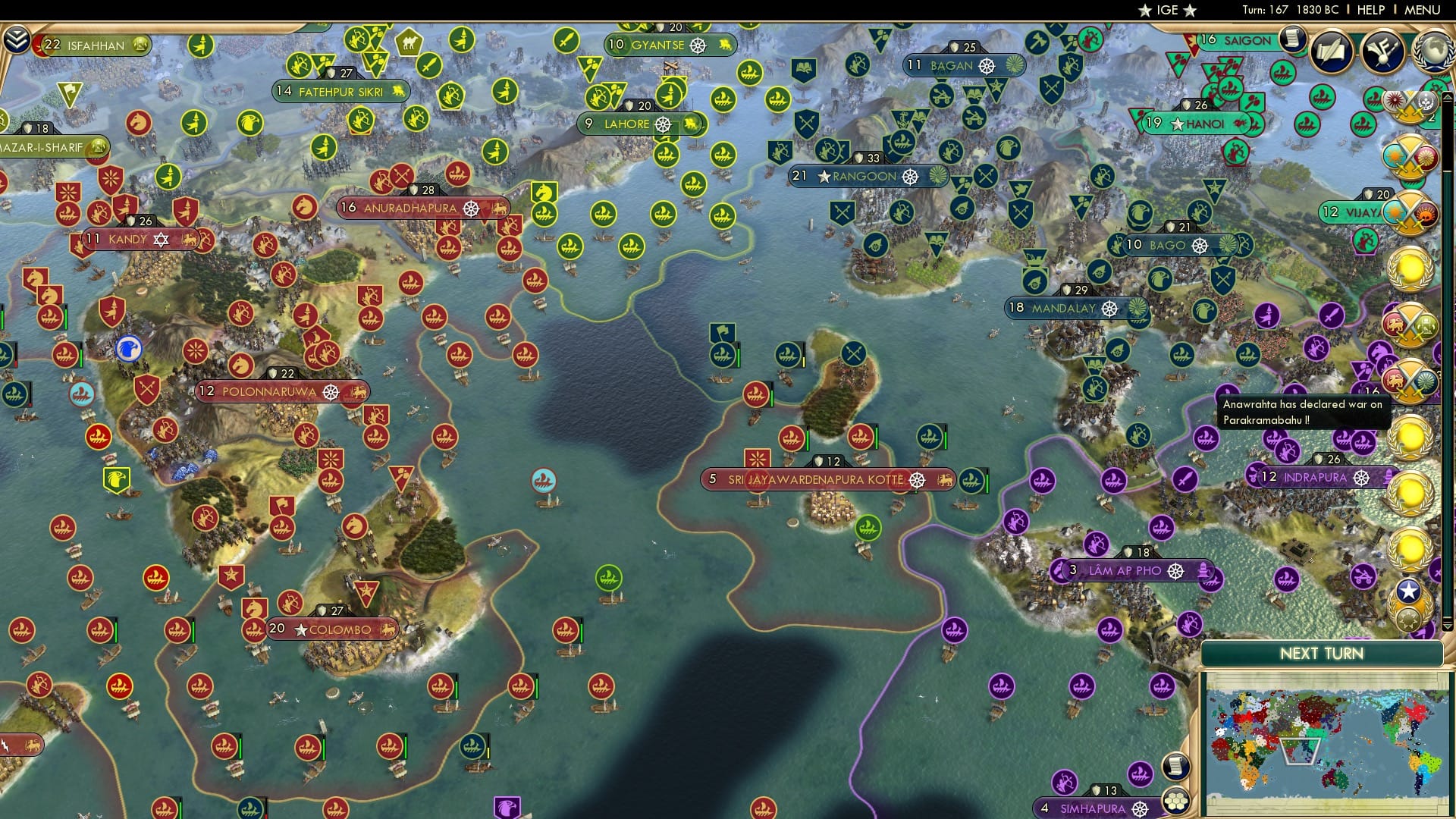The image size is (1456, 819).
Task: Click the advisor icon between Civilopedia and globe
Action: [x=1383, y=52]
